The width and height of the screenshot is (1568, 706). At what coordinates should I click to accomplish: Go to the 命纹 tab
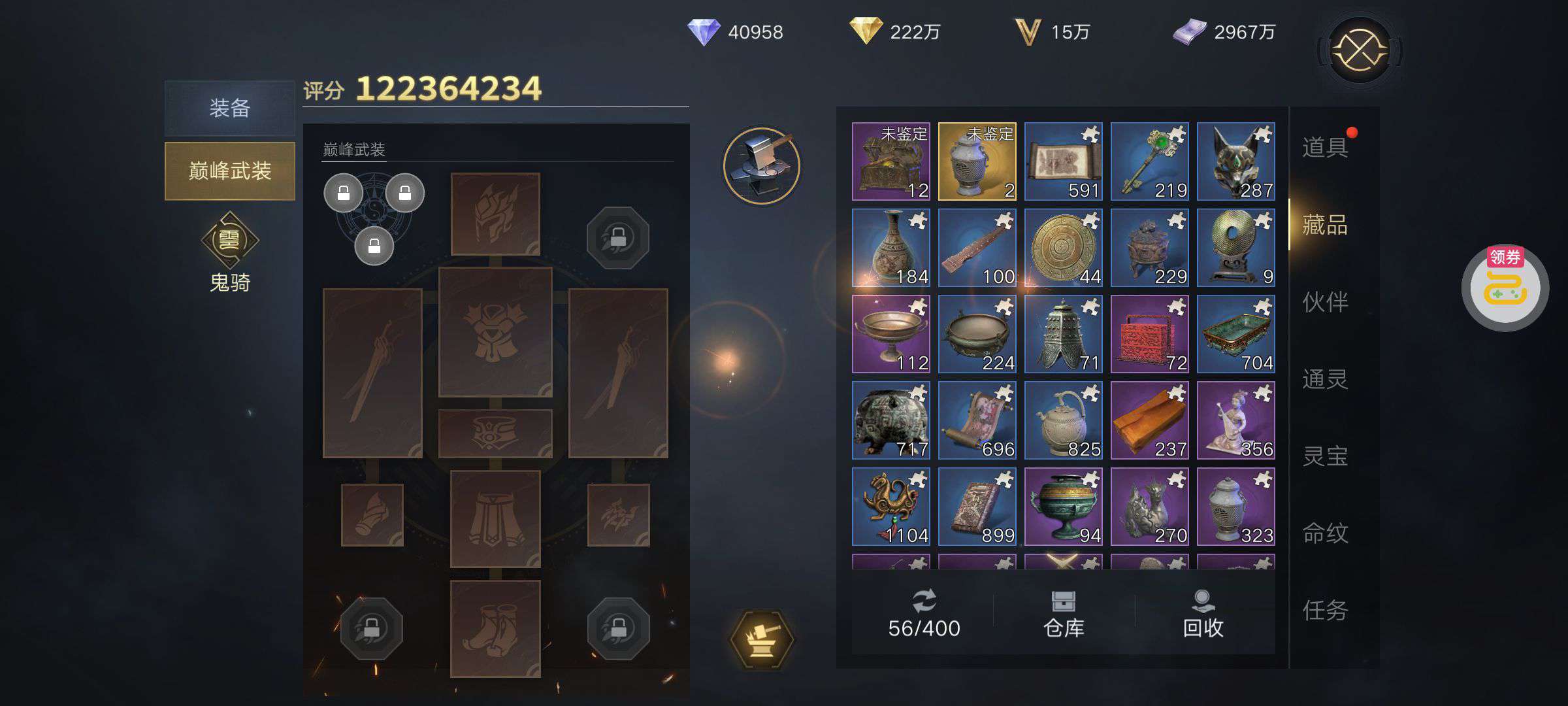click(x=1325, y=533)
